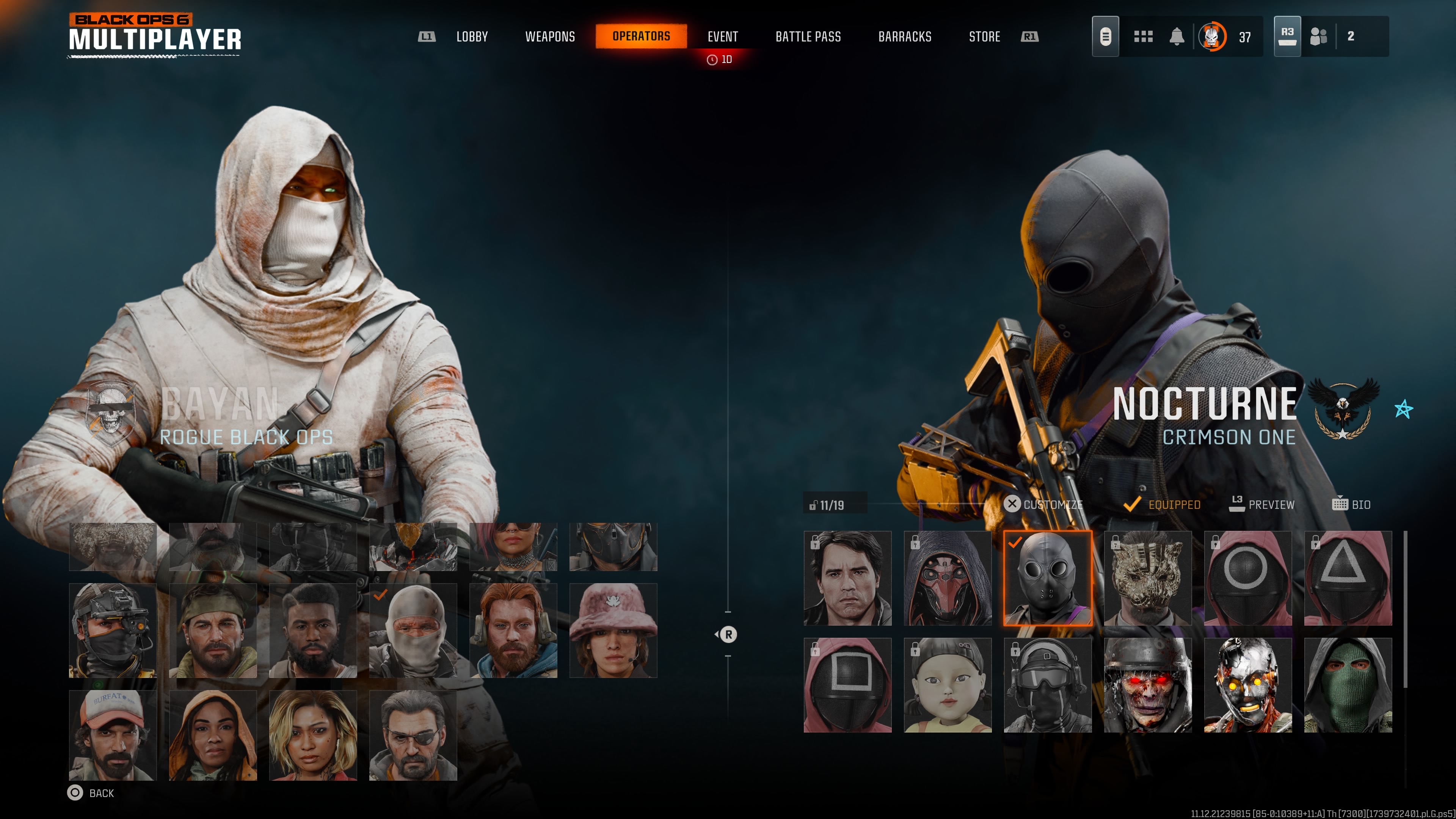Pick the Young-hee doll operator
Viewport: 1456px width, 819px height.
click(x=947, y=685)
